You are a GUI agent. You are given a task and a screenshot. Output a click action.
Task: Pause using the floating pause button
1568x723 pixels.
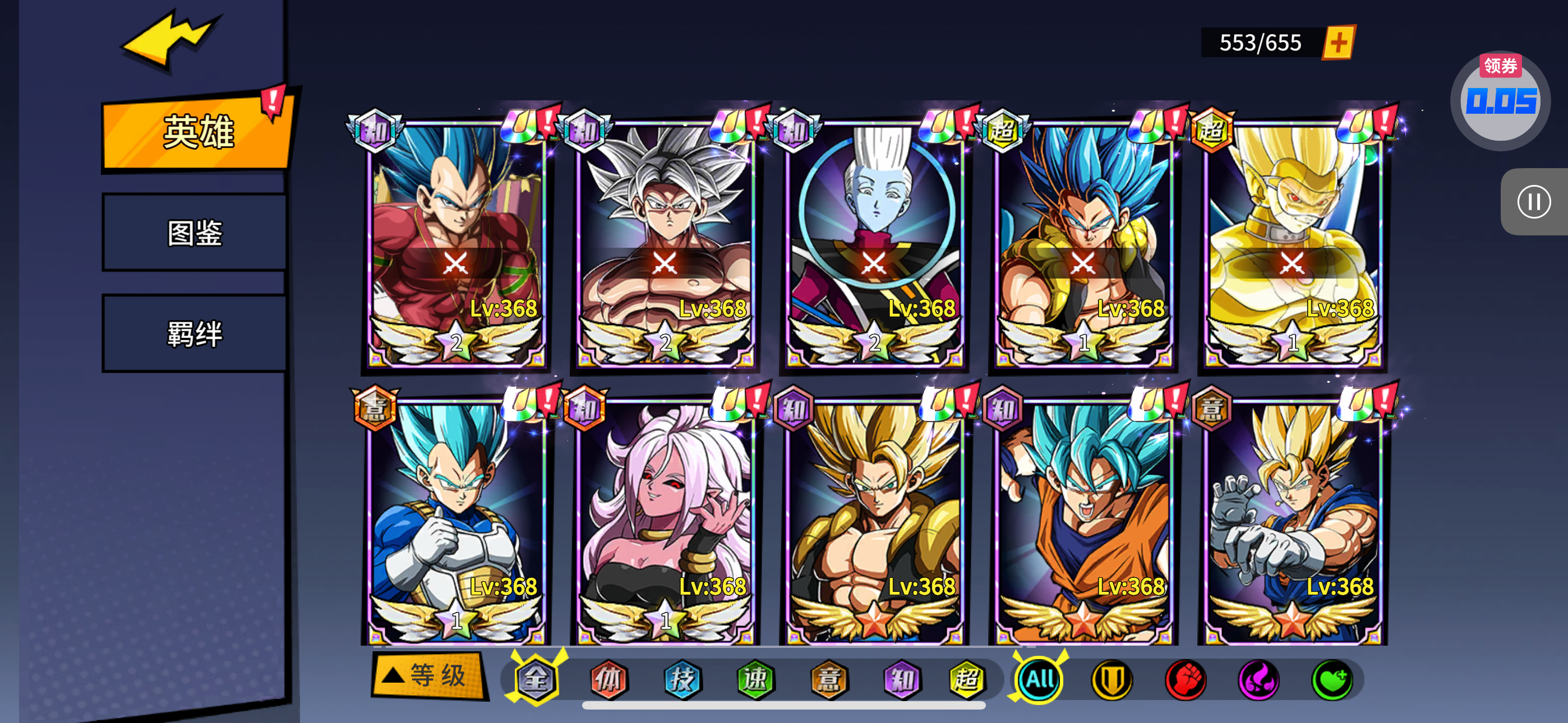coord(1533,201)
